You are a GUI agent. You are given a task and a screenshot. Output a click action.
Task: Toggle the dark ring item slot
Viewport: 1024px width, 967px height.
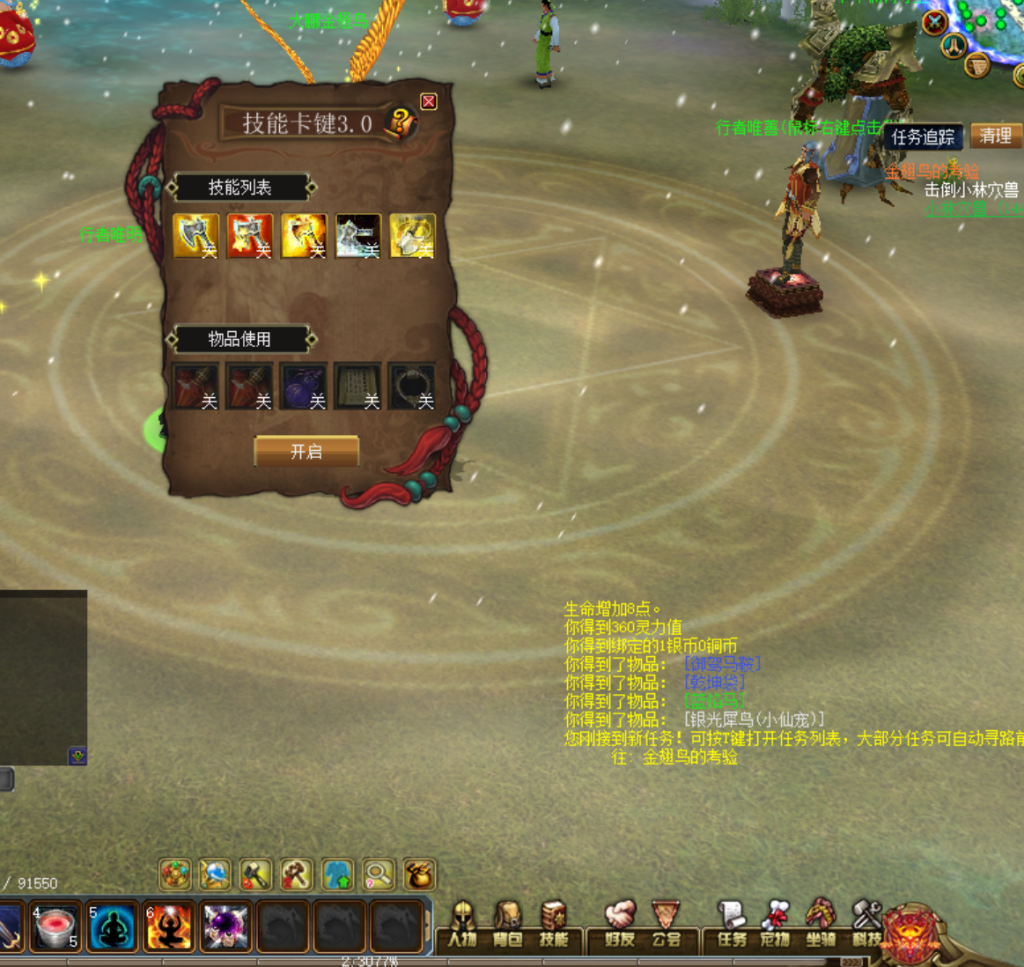coord(411,386)
